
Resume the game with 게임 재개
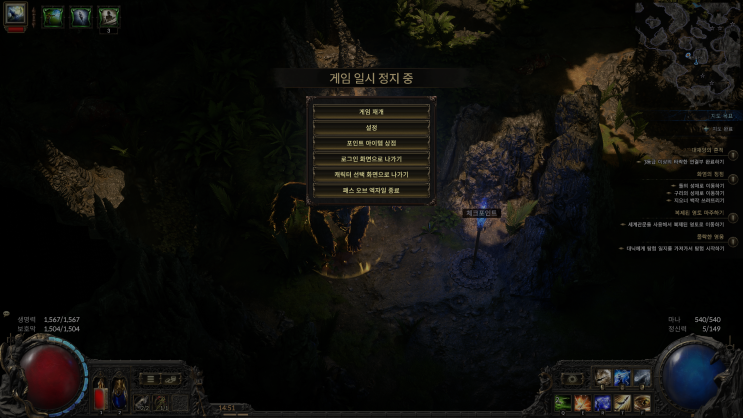tap(371, 112)
